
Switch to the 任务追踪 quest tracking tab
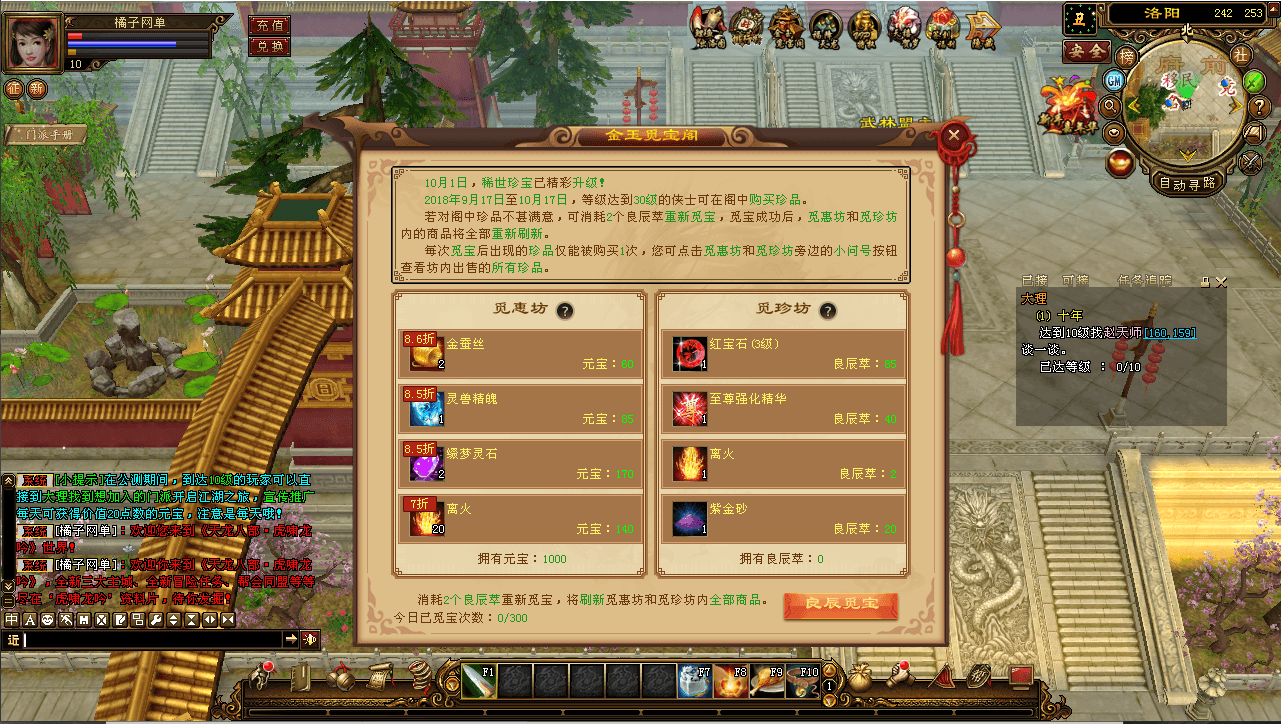pyautogui.click(x=1145, y=281)
